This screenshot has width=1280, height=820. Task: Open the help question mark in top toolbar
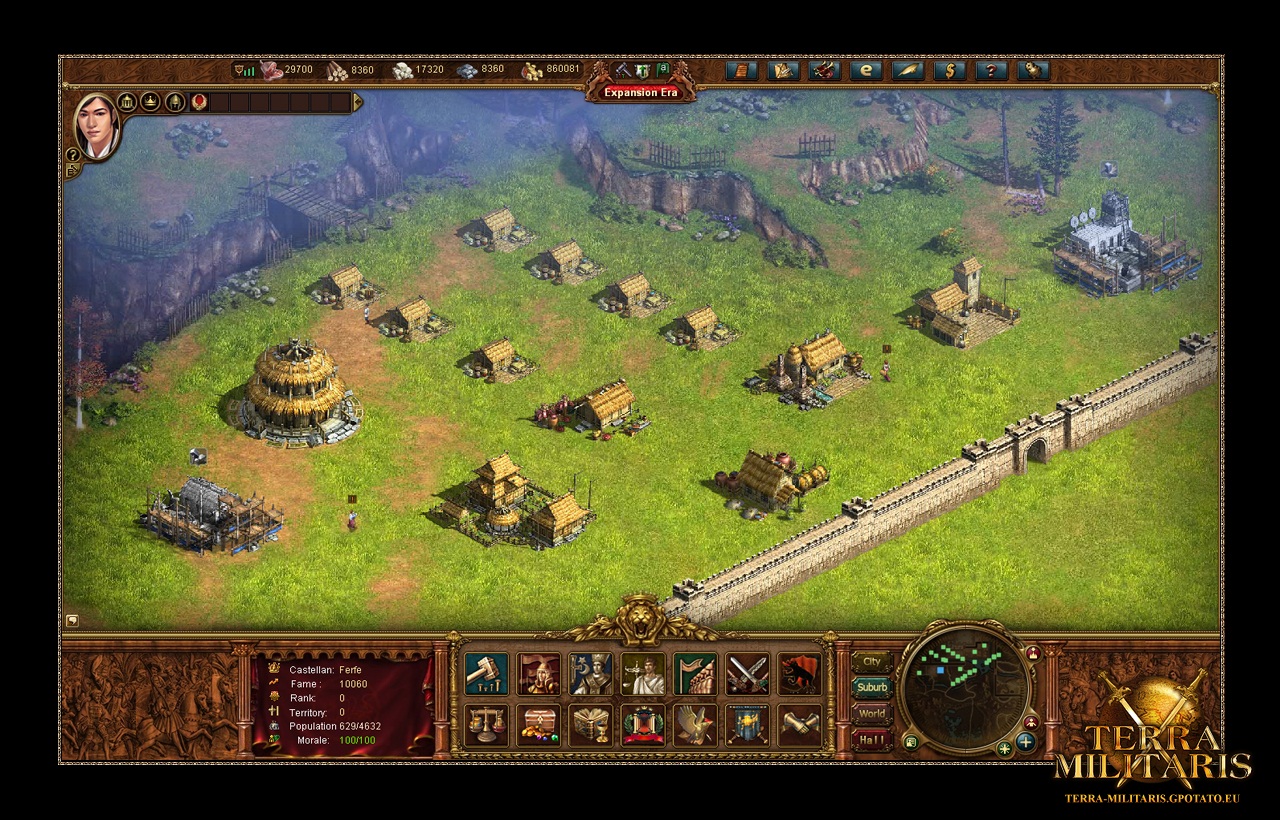tap(990, 70)
